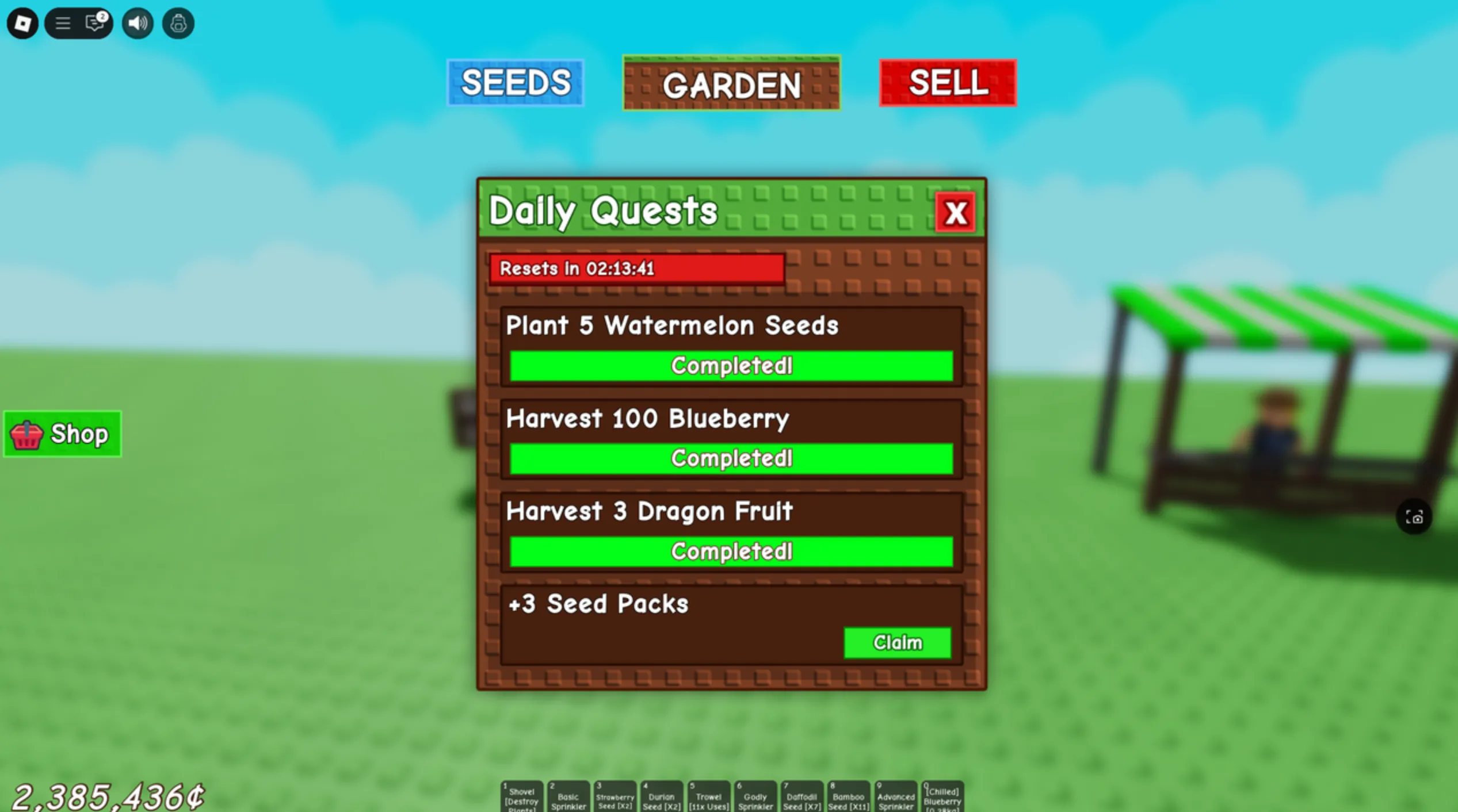The image size is (1458, 812).
Task: Switch to the SEEDS tab
Action: tap(515, 82)
